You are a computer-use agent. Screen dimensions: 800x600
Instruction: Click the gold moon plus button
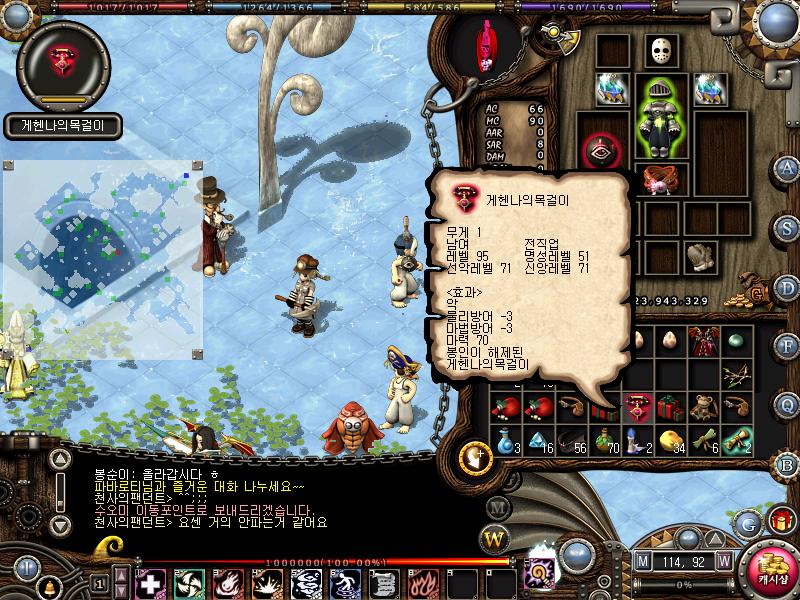[476, 457]
